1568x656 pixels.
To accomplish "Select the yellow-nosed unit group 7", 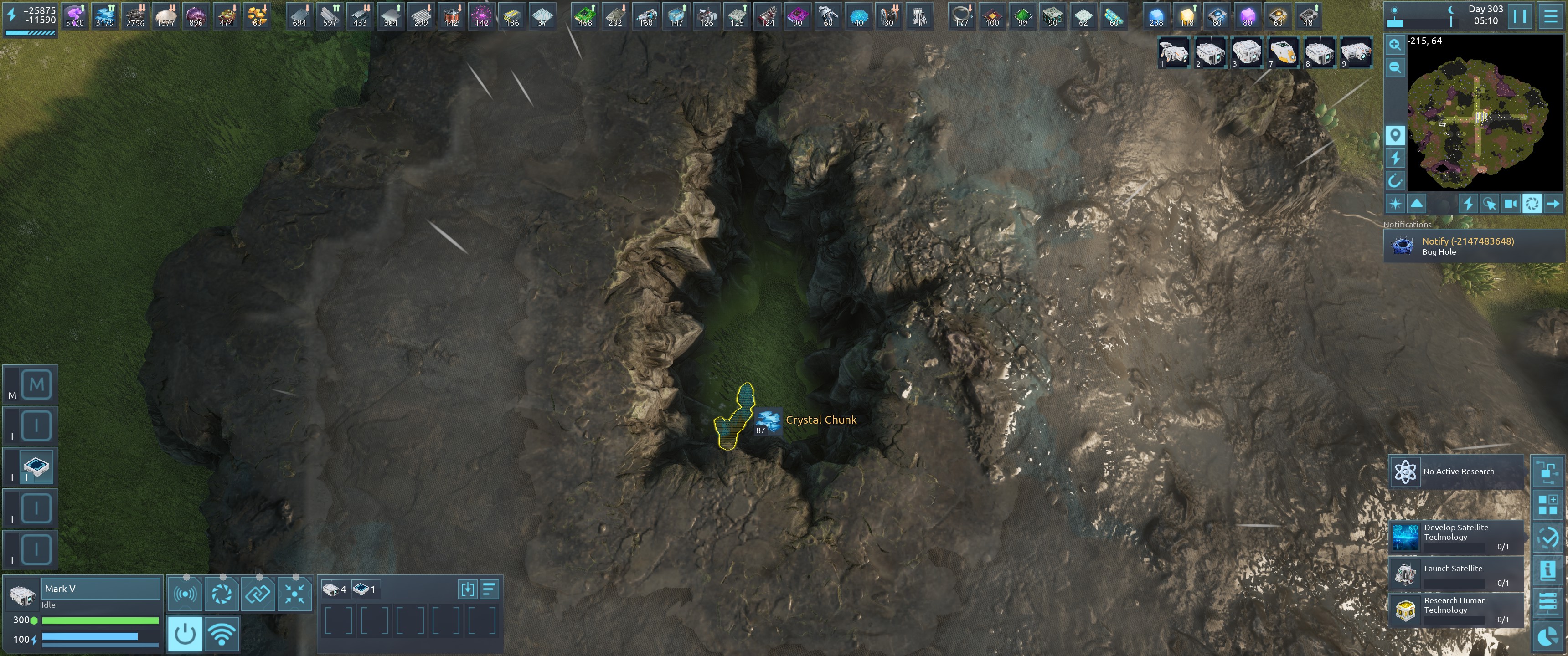I will pos(1283,52).
